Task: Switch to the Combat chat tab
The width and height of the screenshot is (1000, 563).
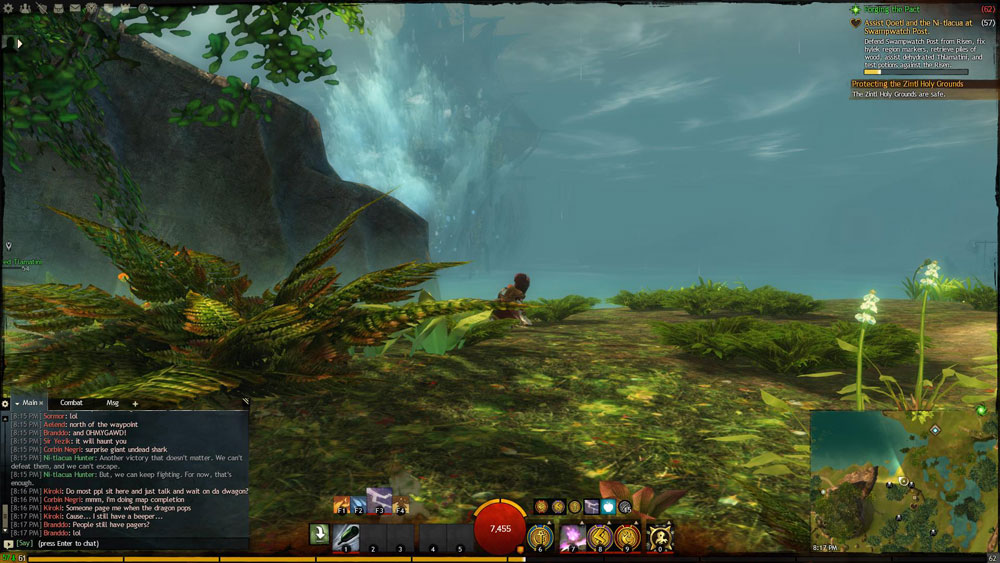Action: tap(71, 403)
